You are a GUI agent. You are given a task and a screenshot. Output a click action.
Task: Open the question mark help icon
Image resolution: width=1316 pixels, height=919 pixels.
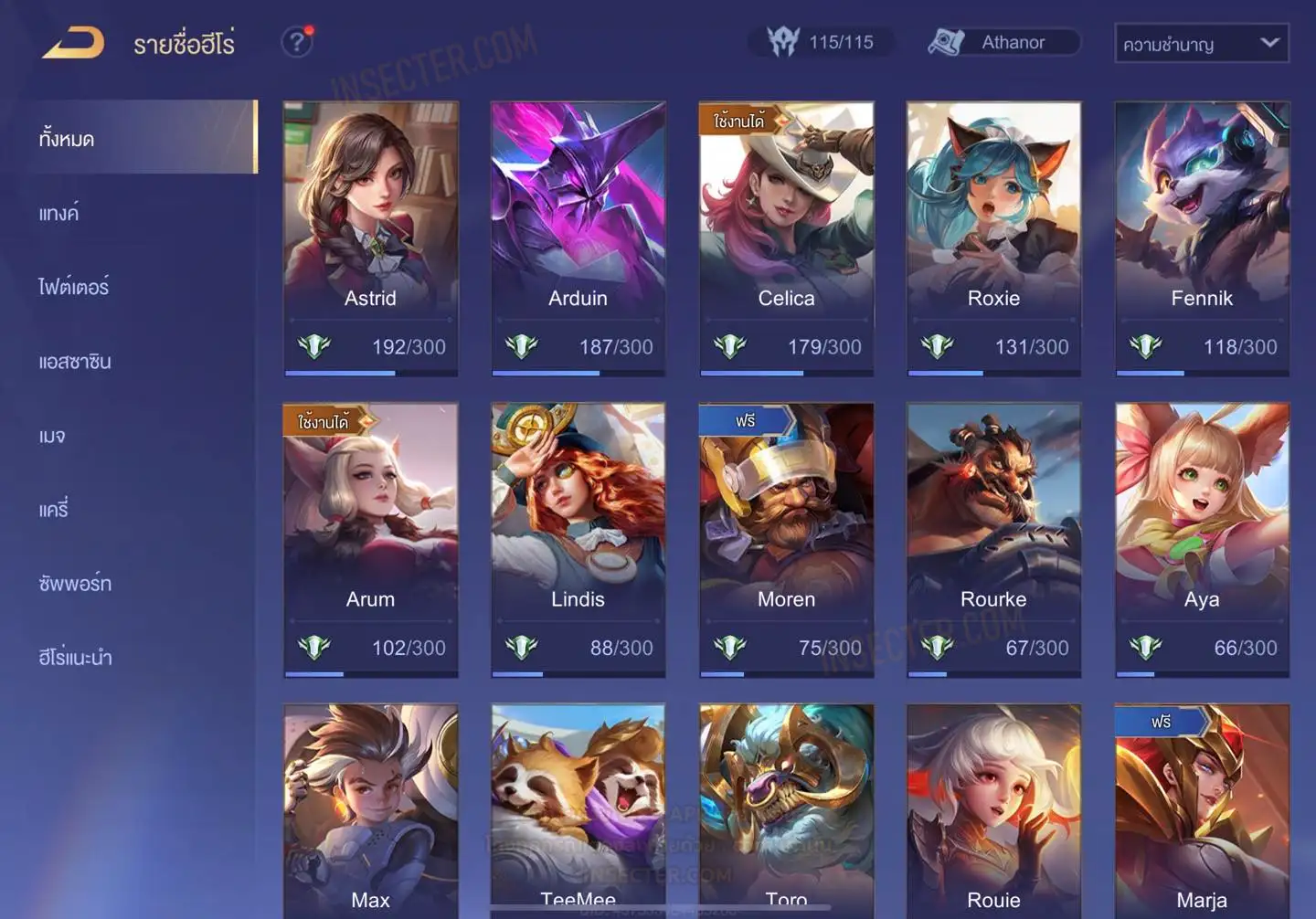coord(296,42)
